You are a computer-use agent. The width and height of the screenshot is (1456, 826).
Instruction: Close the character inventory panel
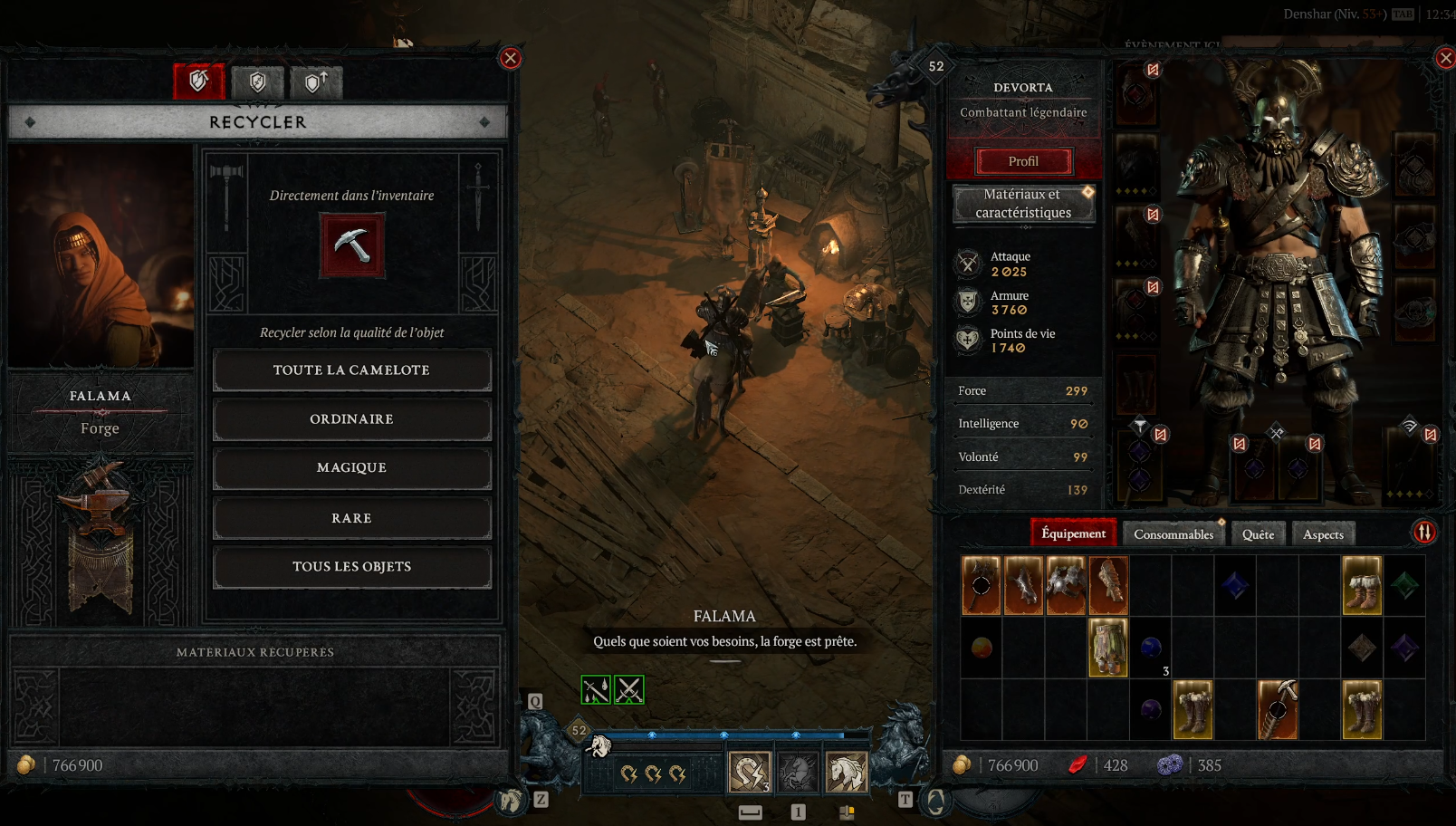click(x=1445, y=59)
